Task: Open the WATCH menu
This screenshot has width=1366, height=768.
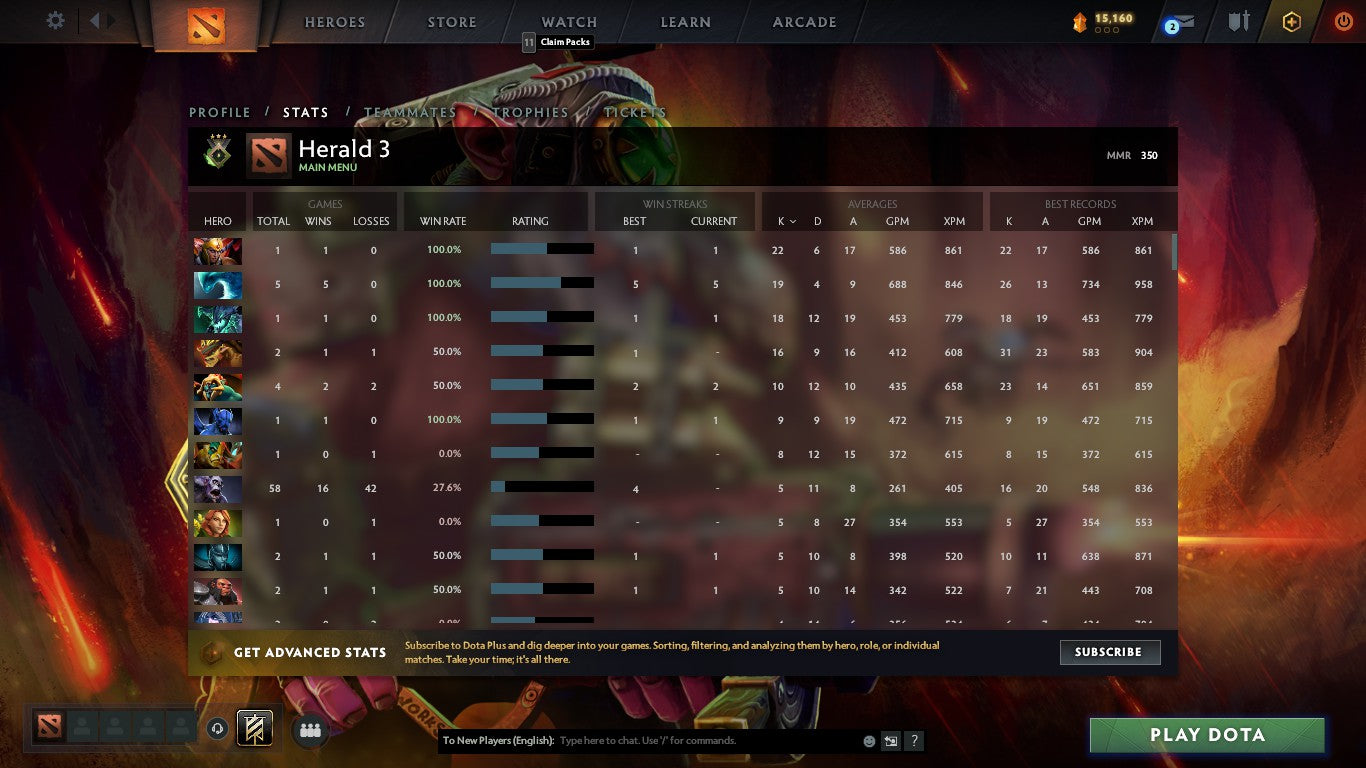Action: (x=568, y=21)
